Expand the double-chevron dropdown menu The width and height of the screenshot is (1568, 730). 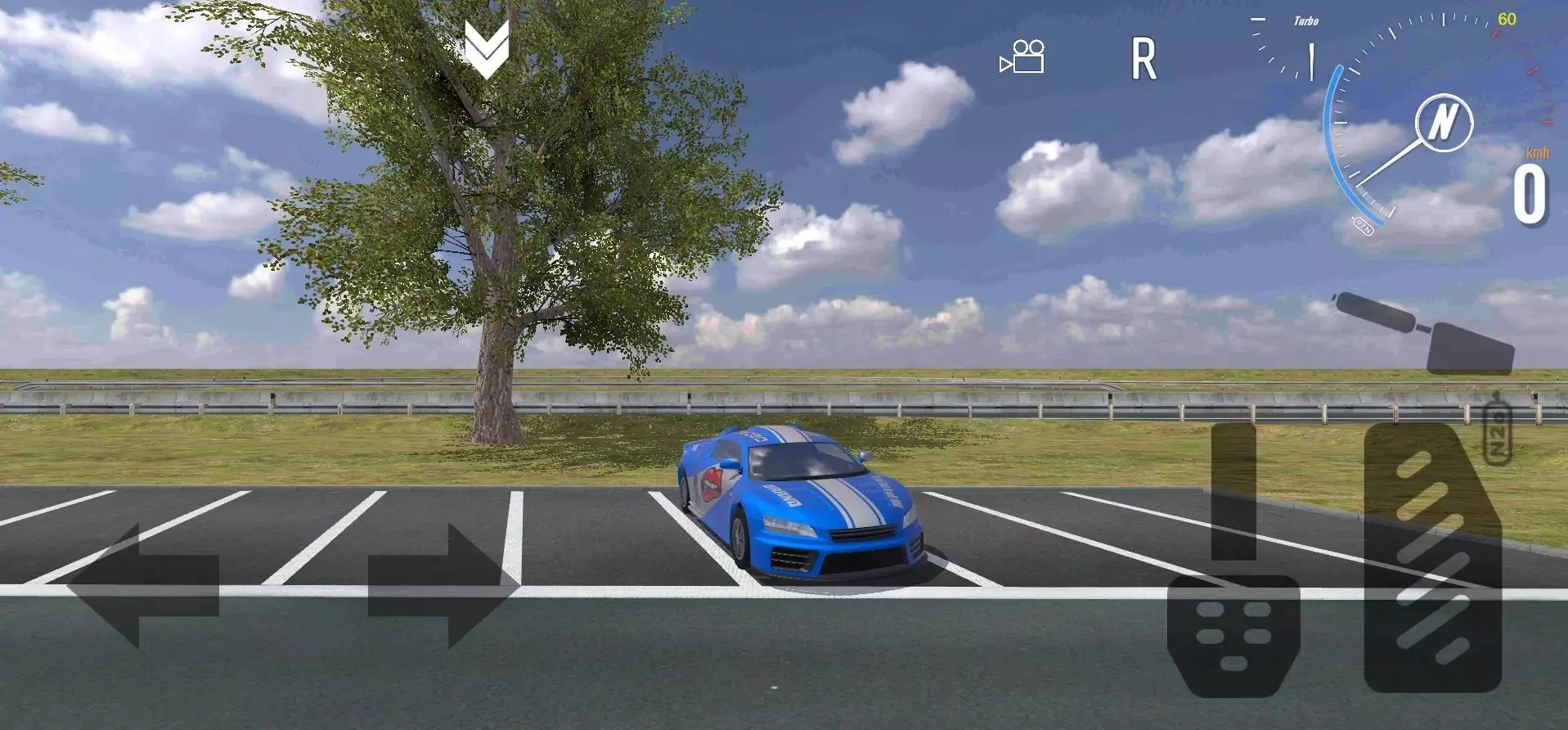tap(487, 47)
